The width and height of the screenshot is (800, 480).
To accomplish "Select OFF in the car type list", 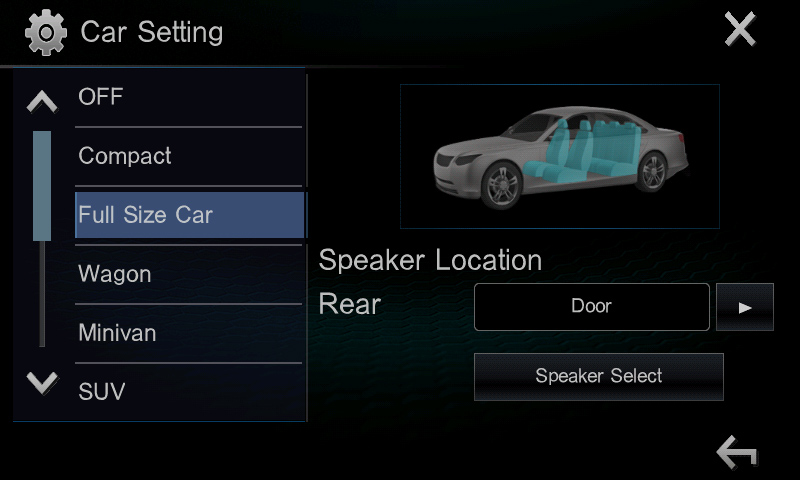I will point(188,98).
